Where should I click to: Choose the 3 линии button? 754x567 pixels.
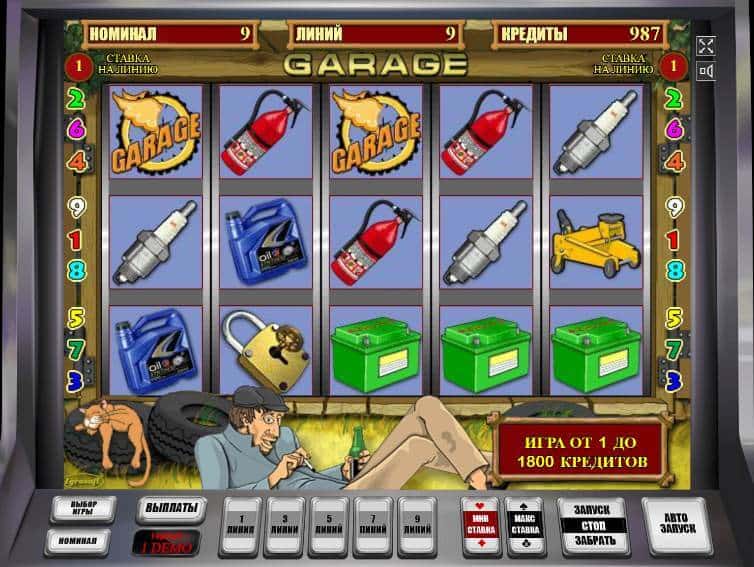[x=285, y=525]
